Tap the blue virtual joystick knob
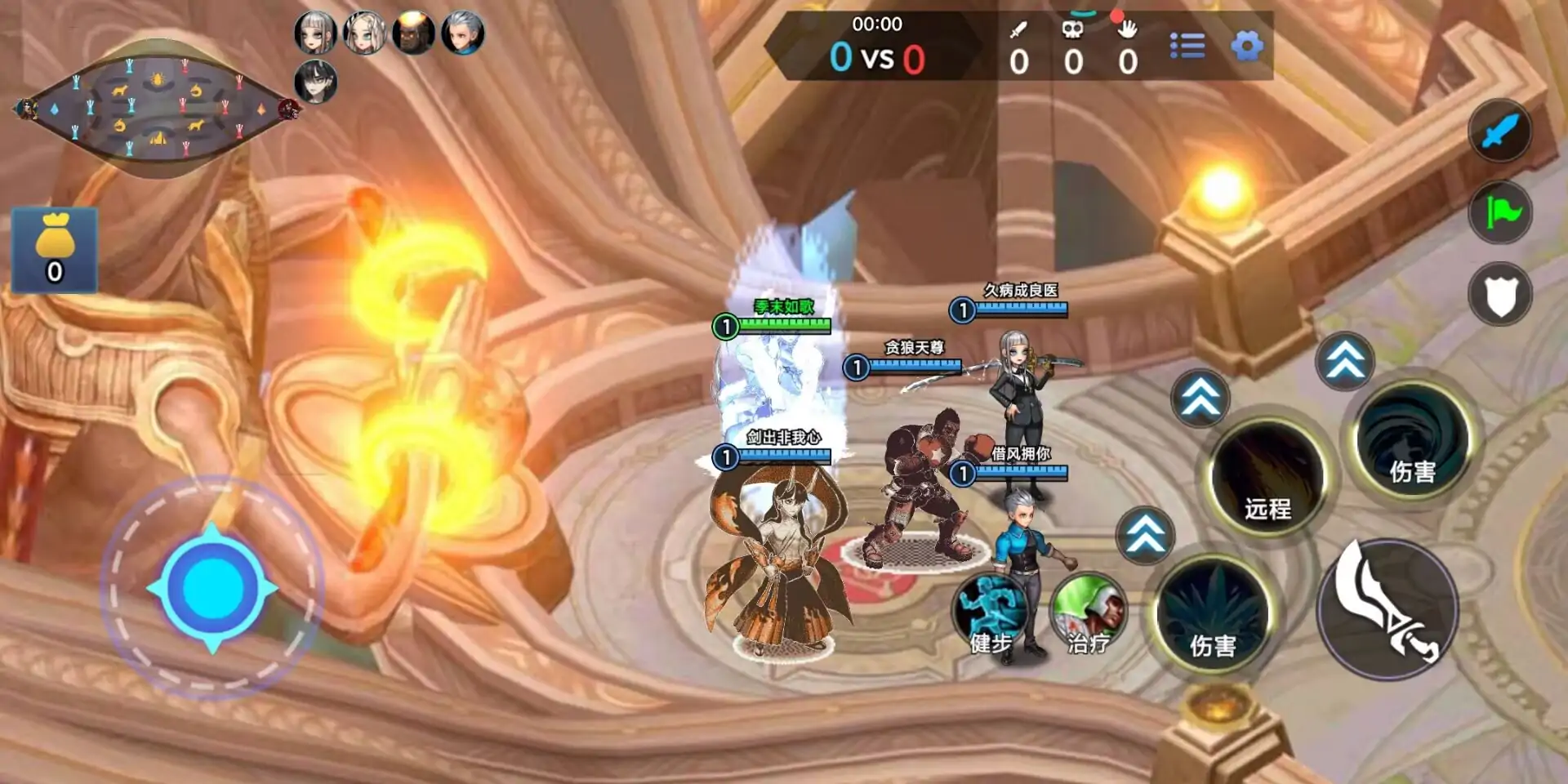 click(212, 587)
